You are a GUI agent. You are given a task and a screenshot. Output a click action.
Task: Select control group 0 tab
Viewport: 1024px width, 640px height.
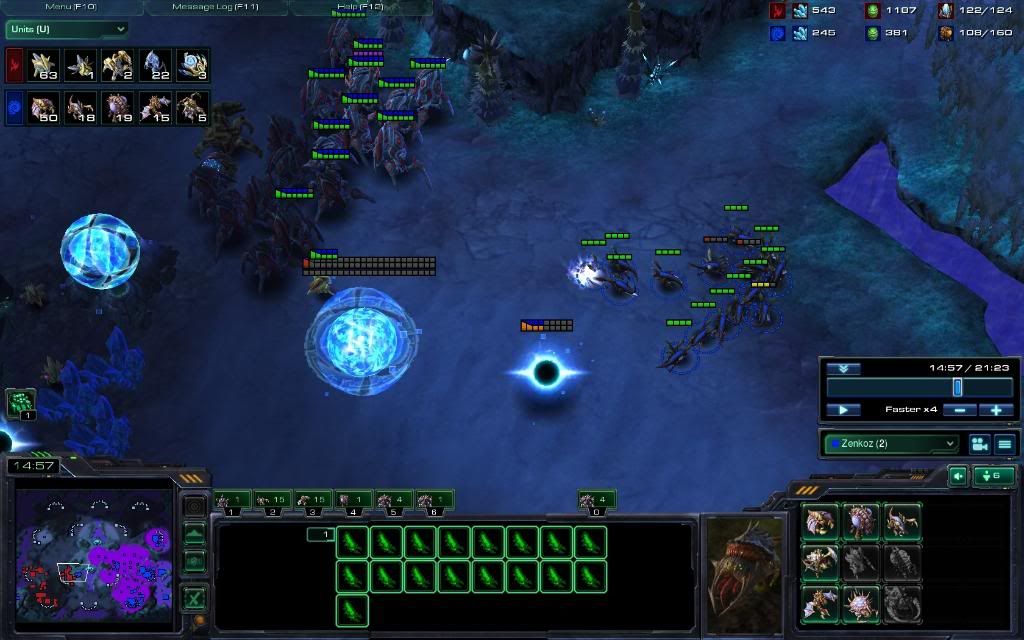pos(597,500)
